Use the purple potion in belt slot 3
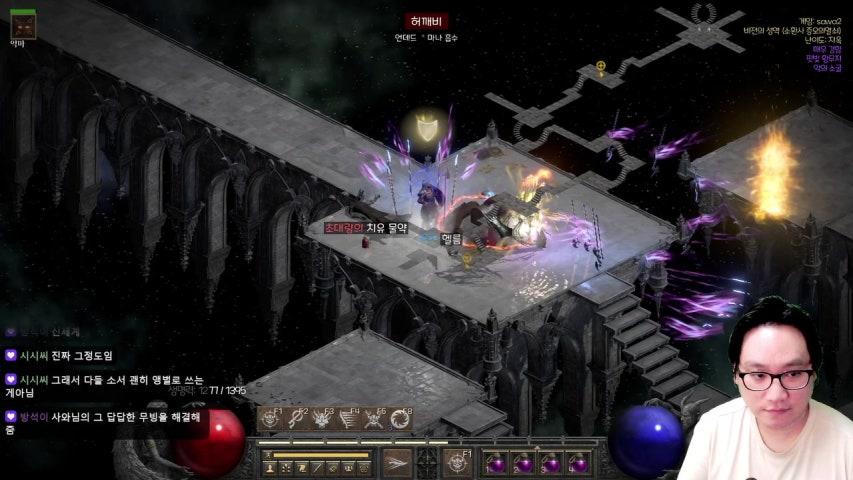 pyautogui.click(x=550, y=463)
